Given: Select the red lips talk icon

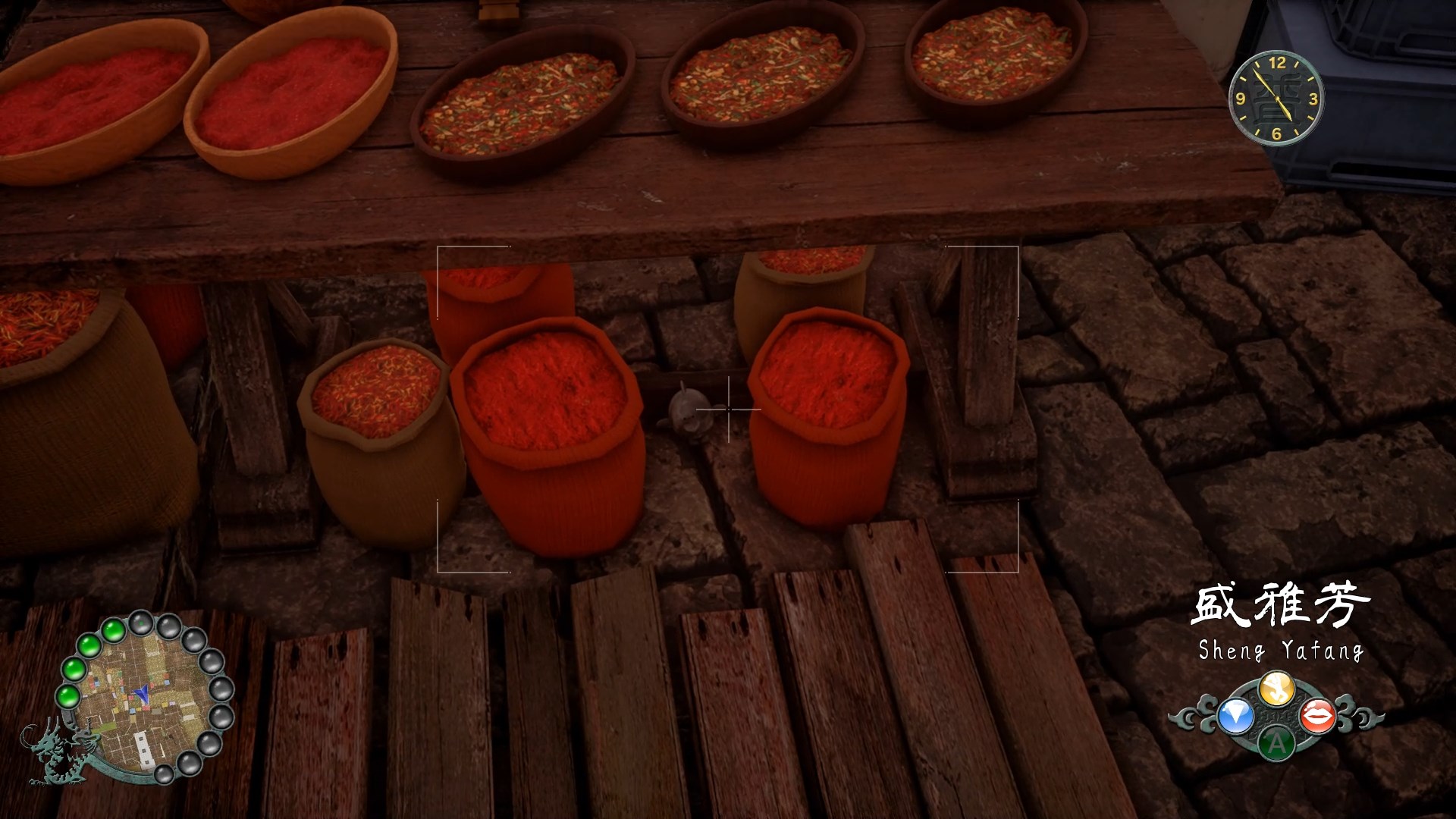Looking at the screenshot, I should 1318,715.
